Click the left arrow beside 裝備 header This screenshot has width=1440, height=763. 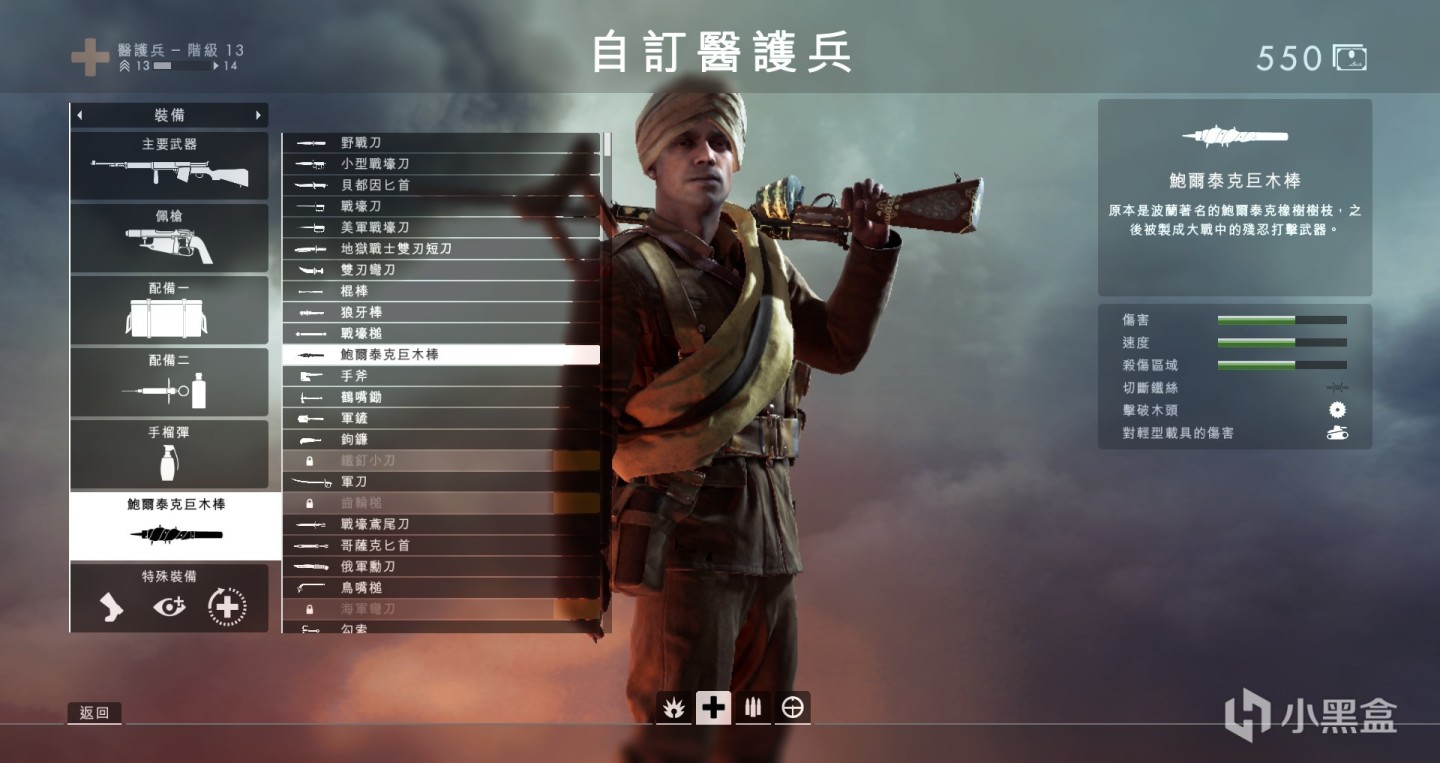[78, 115]
